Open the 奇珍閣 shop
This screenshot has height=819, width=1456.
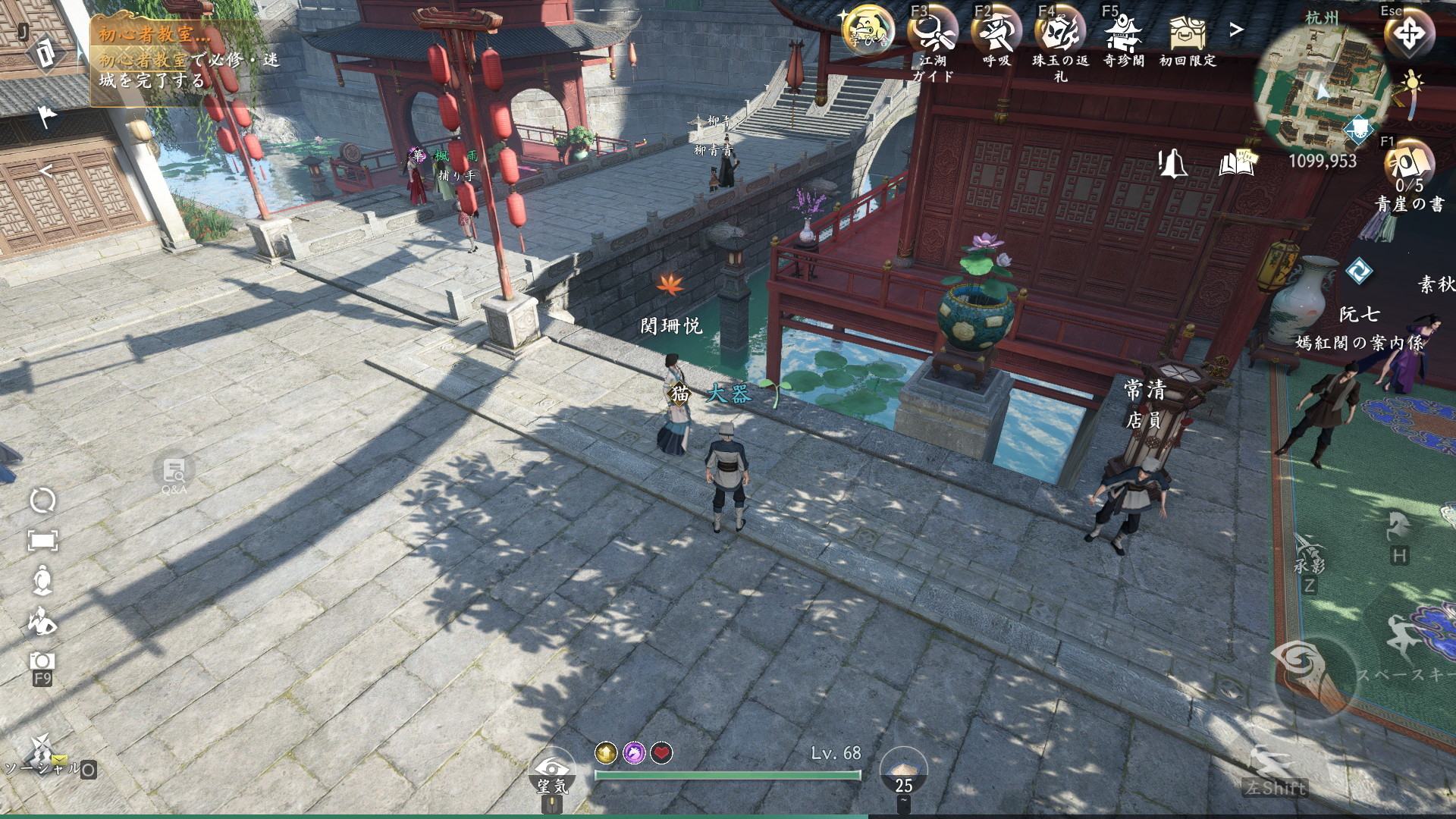pos(1123,33)
